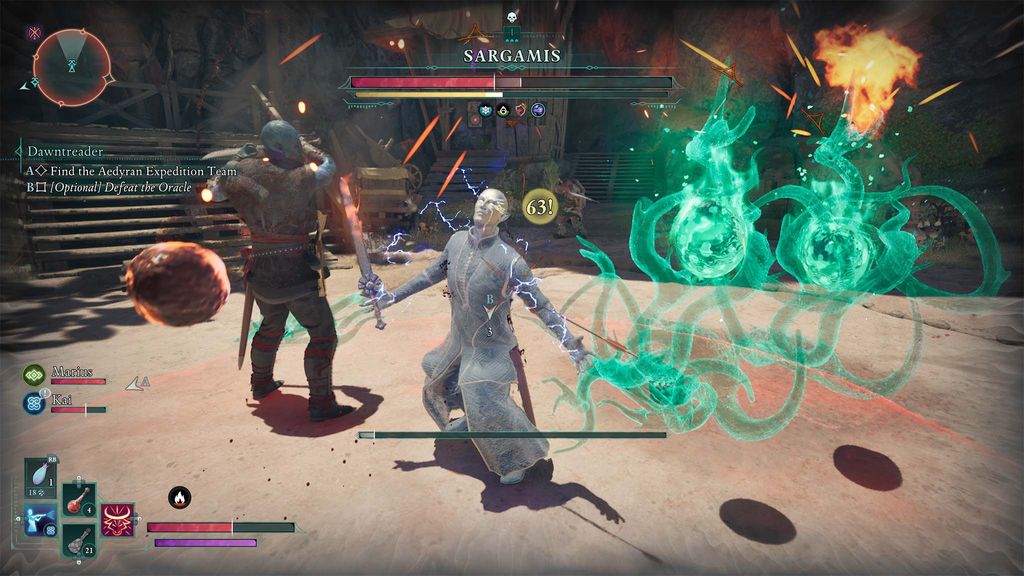This screenshot has width=1024, height=576.
Task: Click the skull marker above the boss name
Action: click(x=510, y=18)
